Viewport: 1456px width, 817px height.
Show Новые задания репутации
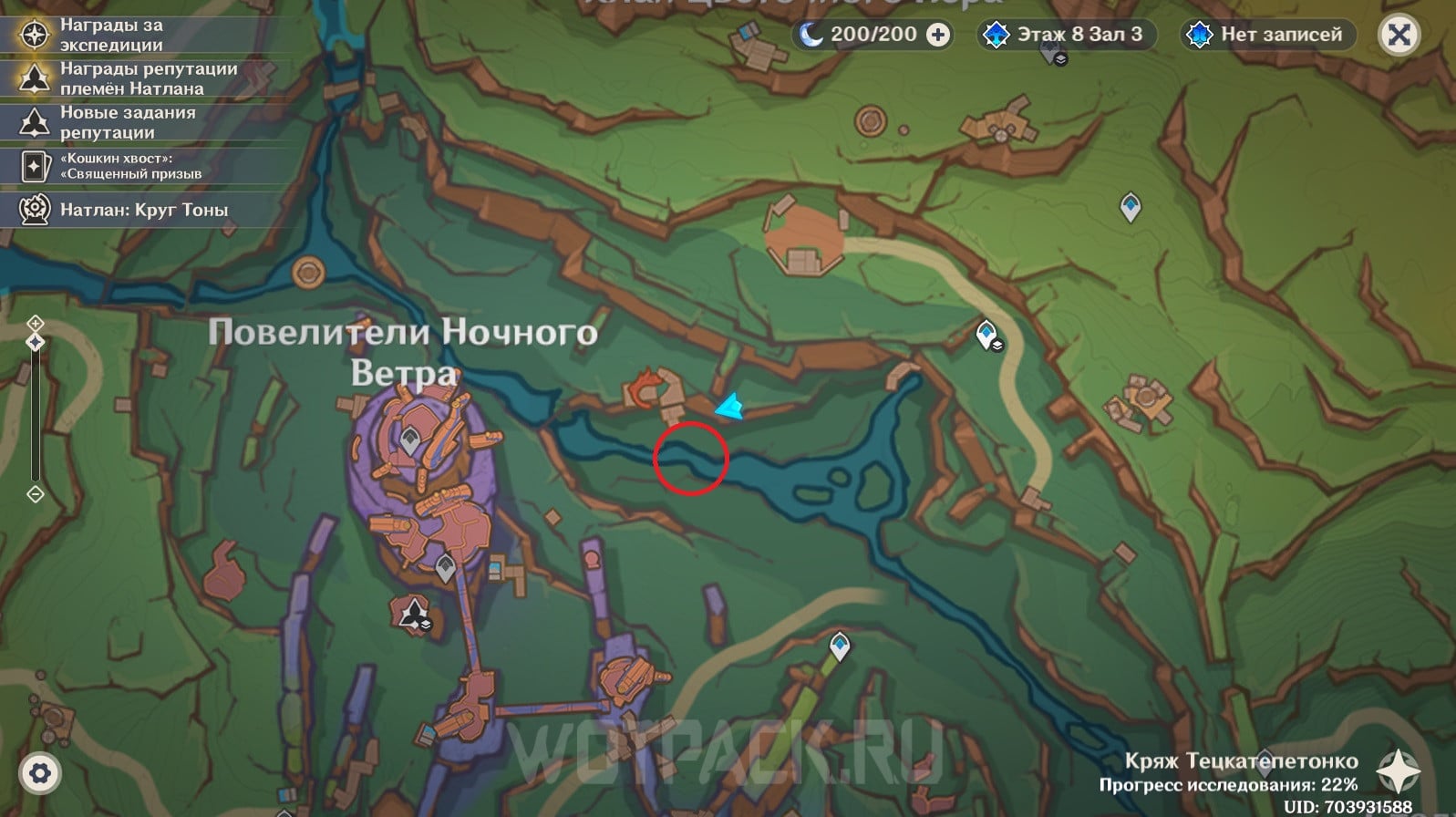127,122
